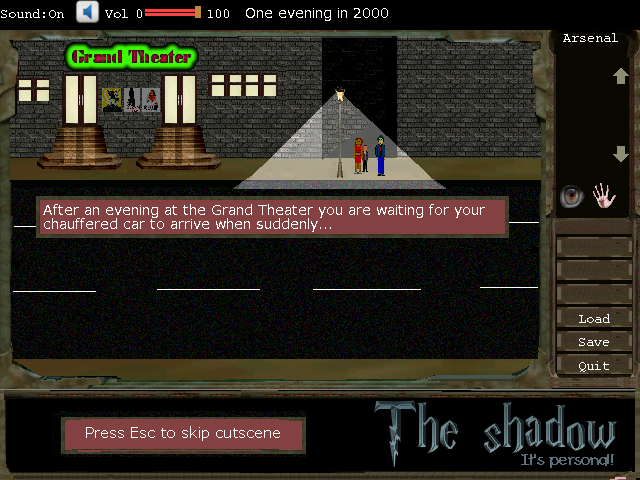Click the Arsenal down arrow
640x480 pixels.
click(620, 154)
